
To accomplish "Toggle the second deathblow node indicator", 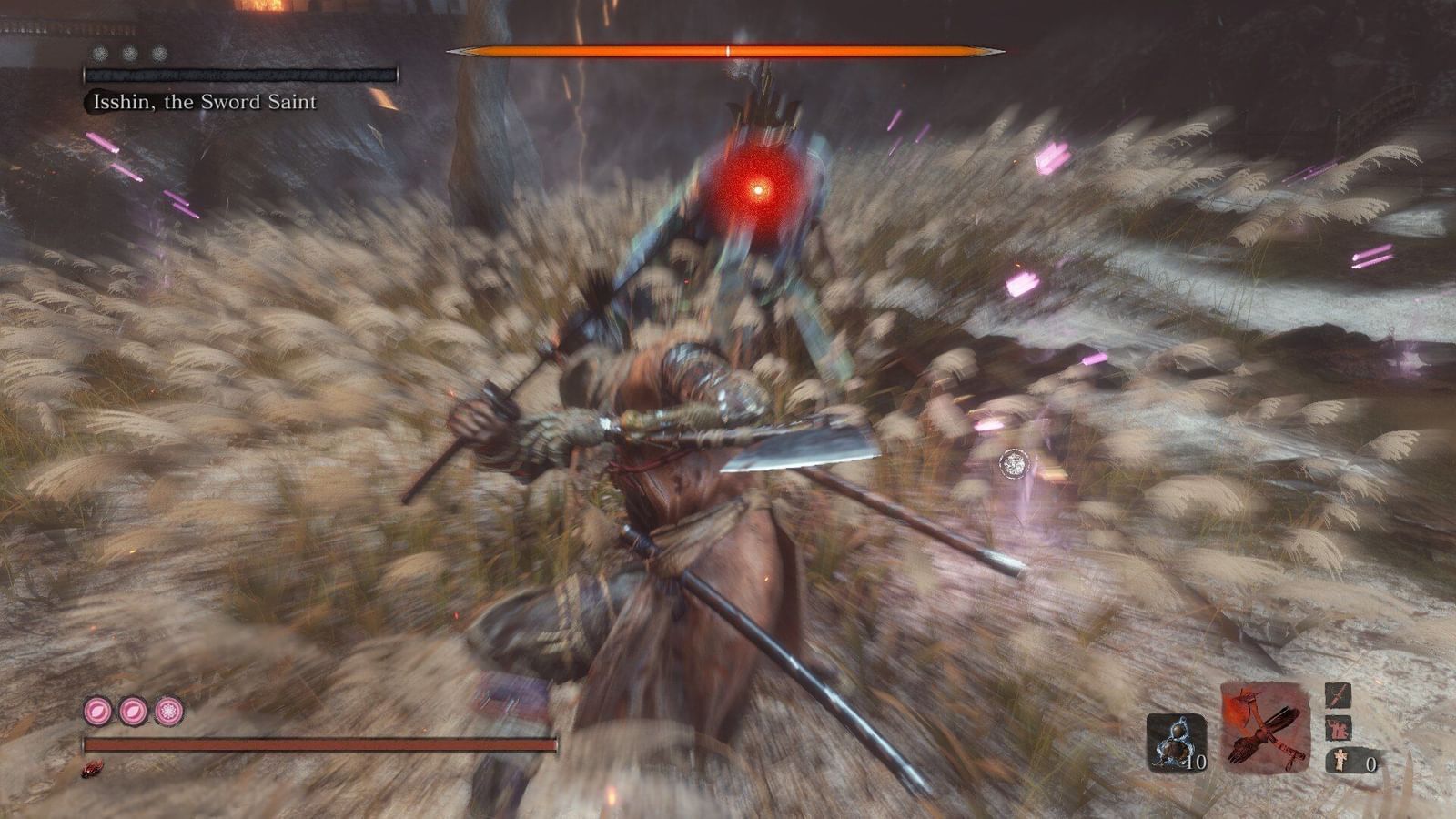I will point(128,53).
